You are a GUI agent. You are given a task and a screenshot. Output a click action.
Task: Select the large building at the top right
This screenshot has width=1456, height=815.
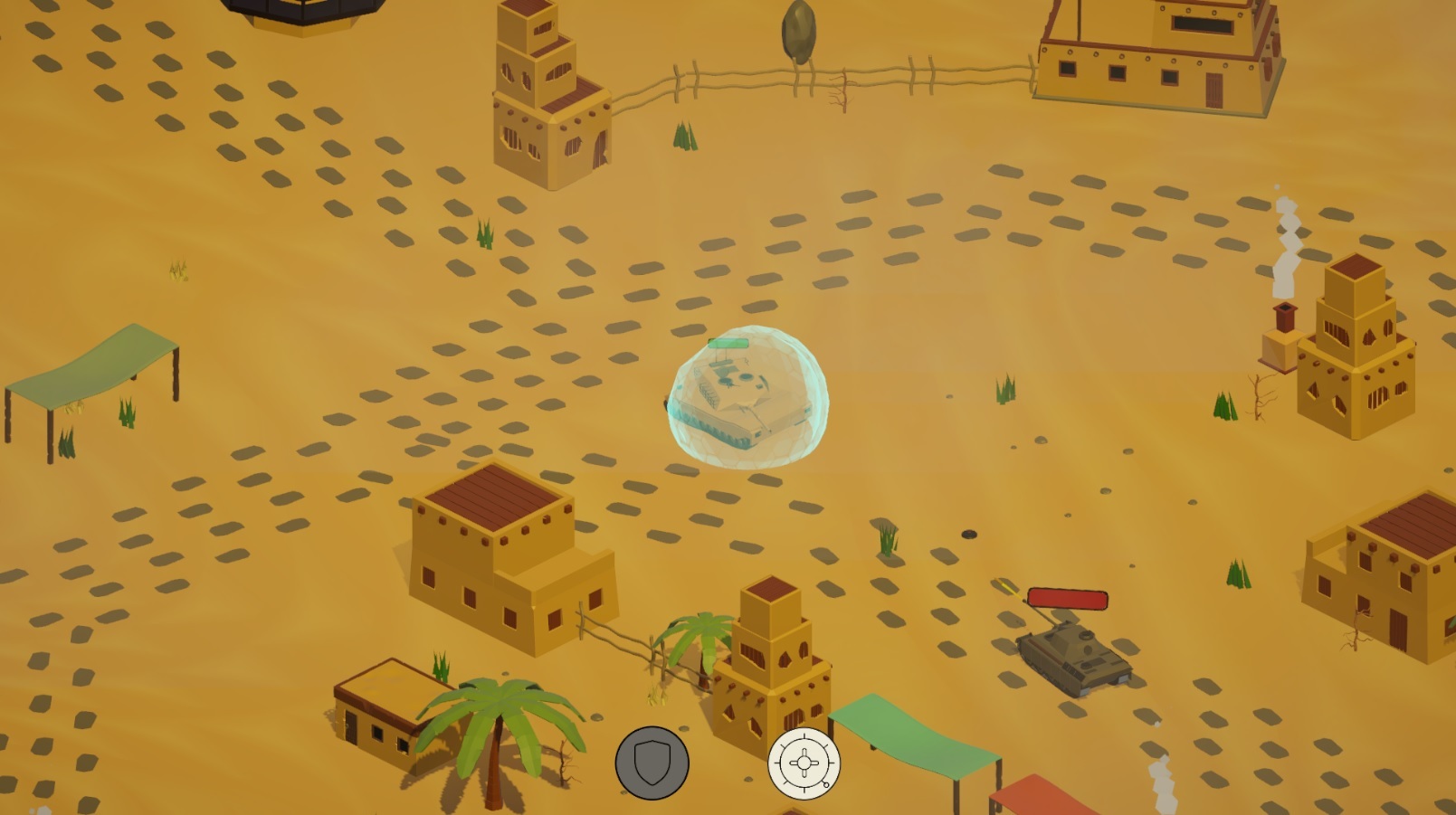[x=1158, y=54]
